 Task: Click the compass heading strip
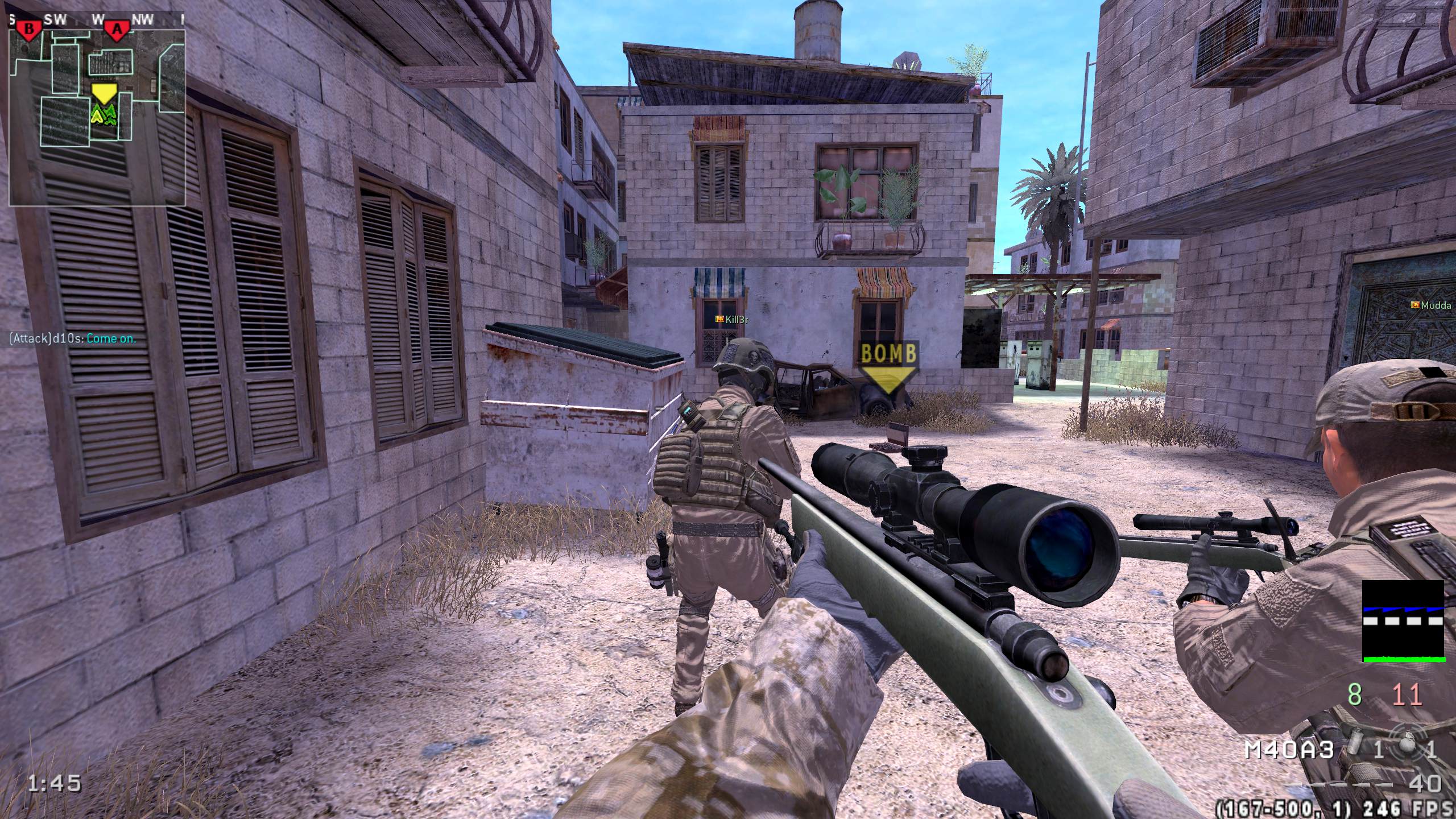click(97, 19)
